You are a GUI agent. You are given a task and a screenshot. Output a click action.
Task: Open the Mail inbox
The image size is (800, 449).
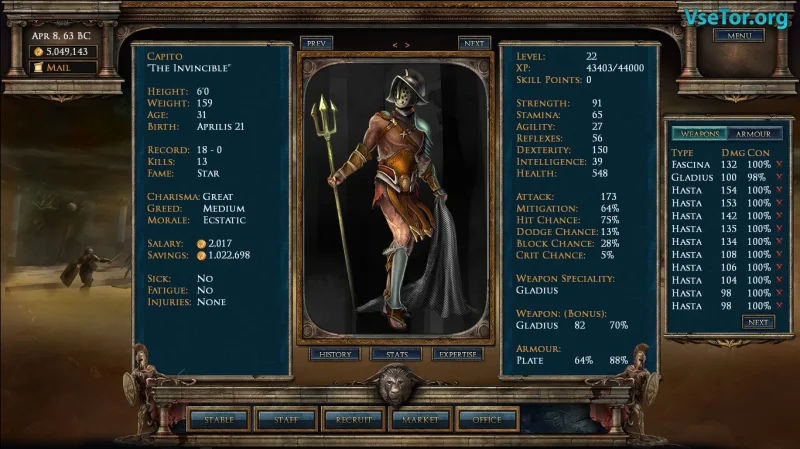64,68
